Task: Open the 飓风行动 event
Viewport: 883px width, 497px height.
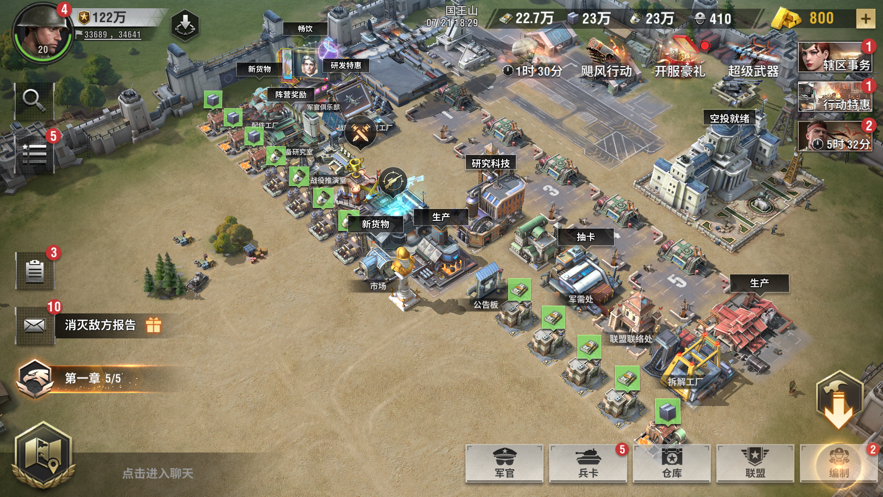Action: pos(606,56)
